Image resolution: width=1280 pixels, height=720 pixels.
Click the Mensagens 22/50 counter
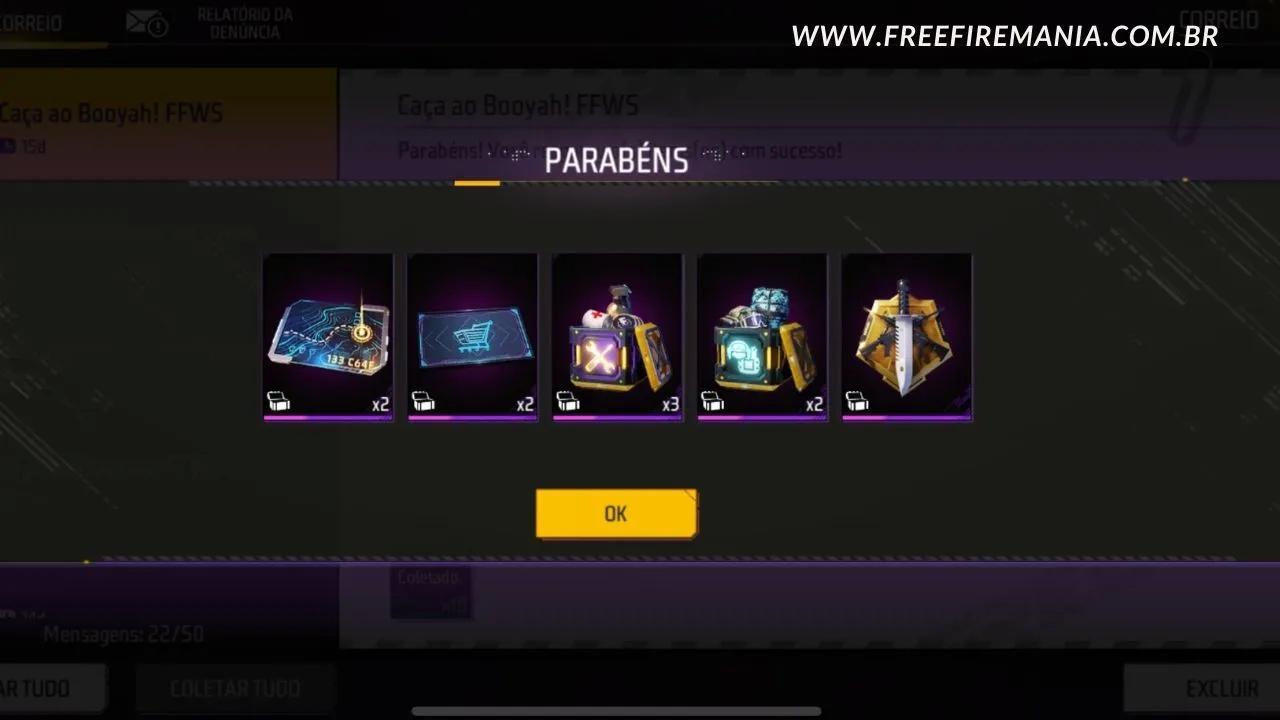point(123,633)
